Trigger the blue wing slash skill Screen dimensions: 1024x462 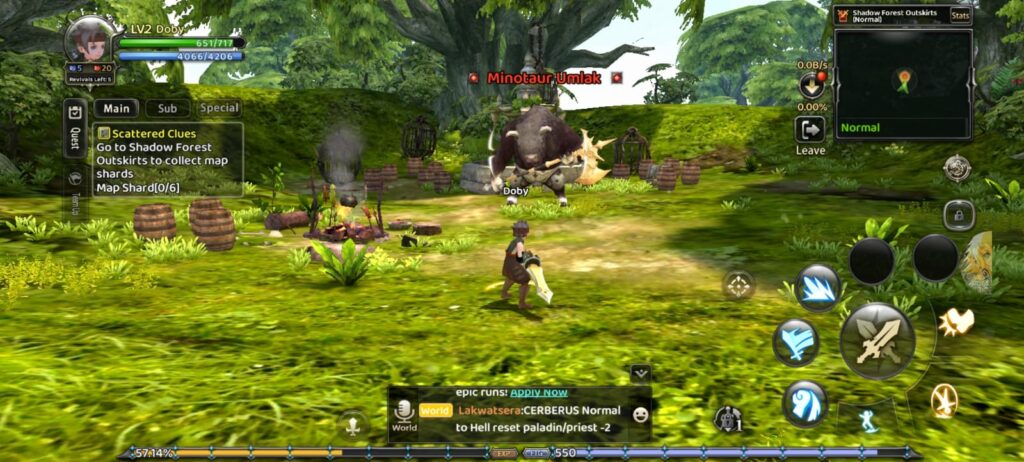(796, 343)
